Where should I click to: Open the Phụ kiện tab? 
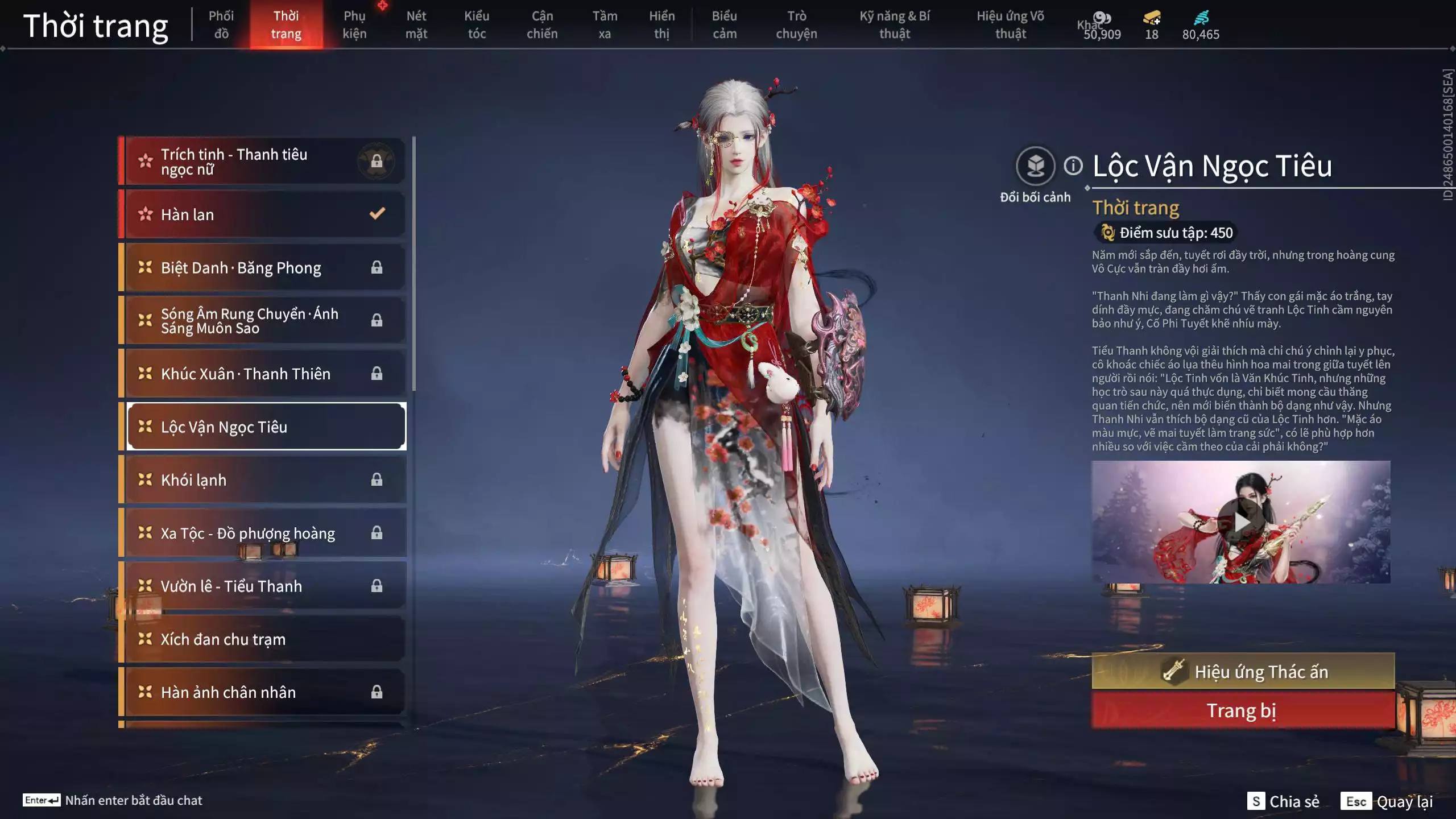pyautogui.click(x=354, y=24)
